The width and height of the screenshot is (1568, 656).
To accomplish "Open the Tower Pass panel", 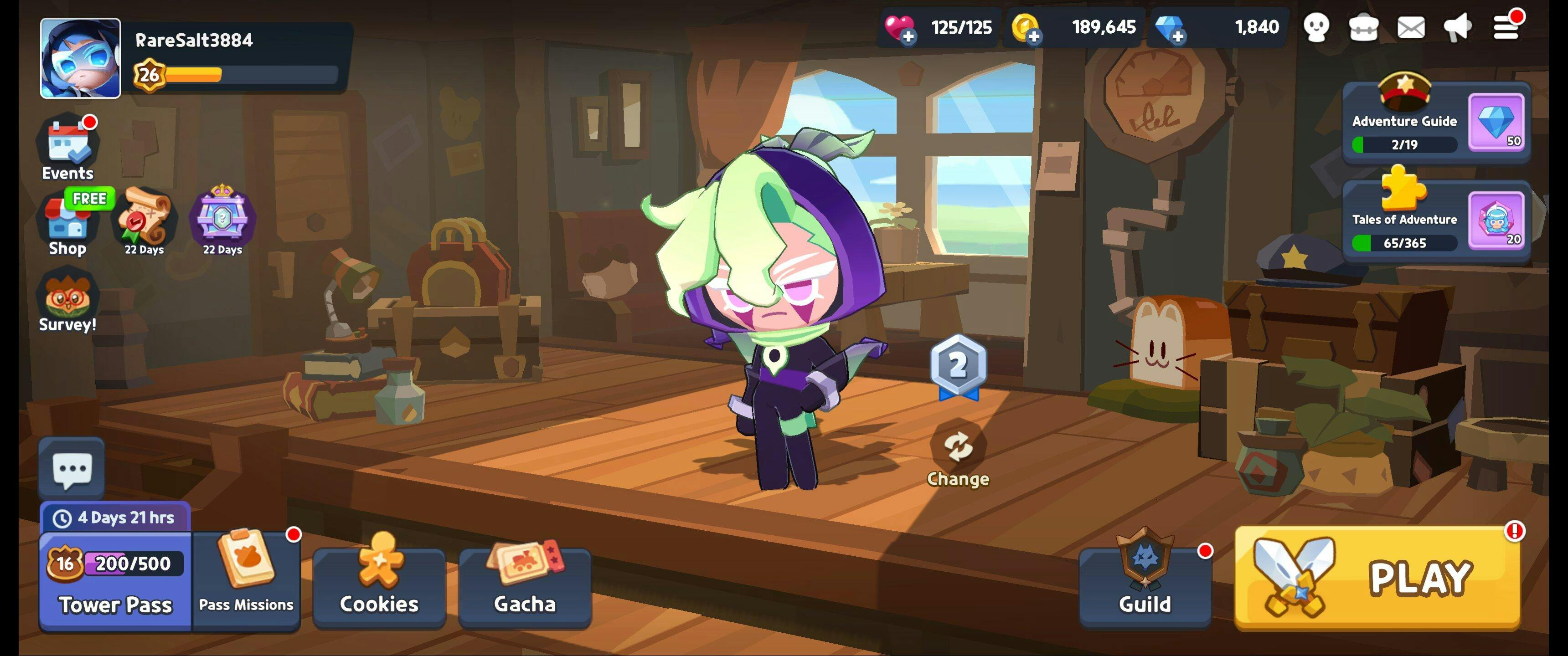I will 116,581.
